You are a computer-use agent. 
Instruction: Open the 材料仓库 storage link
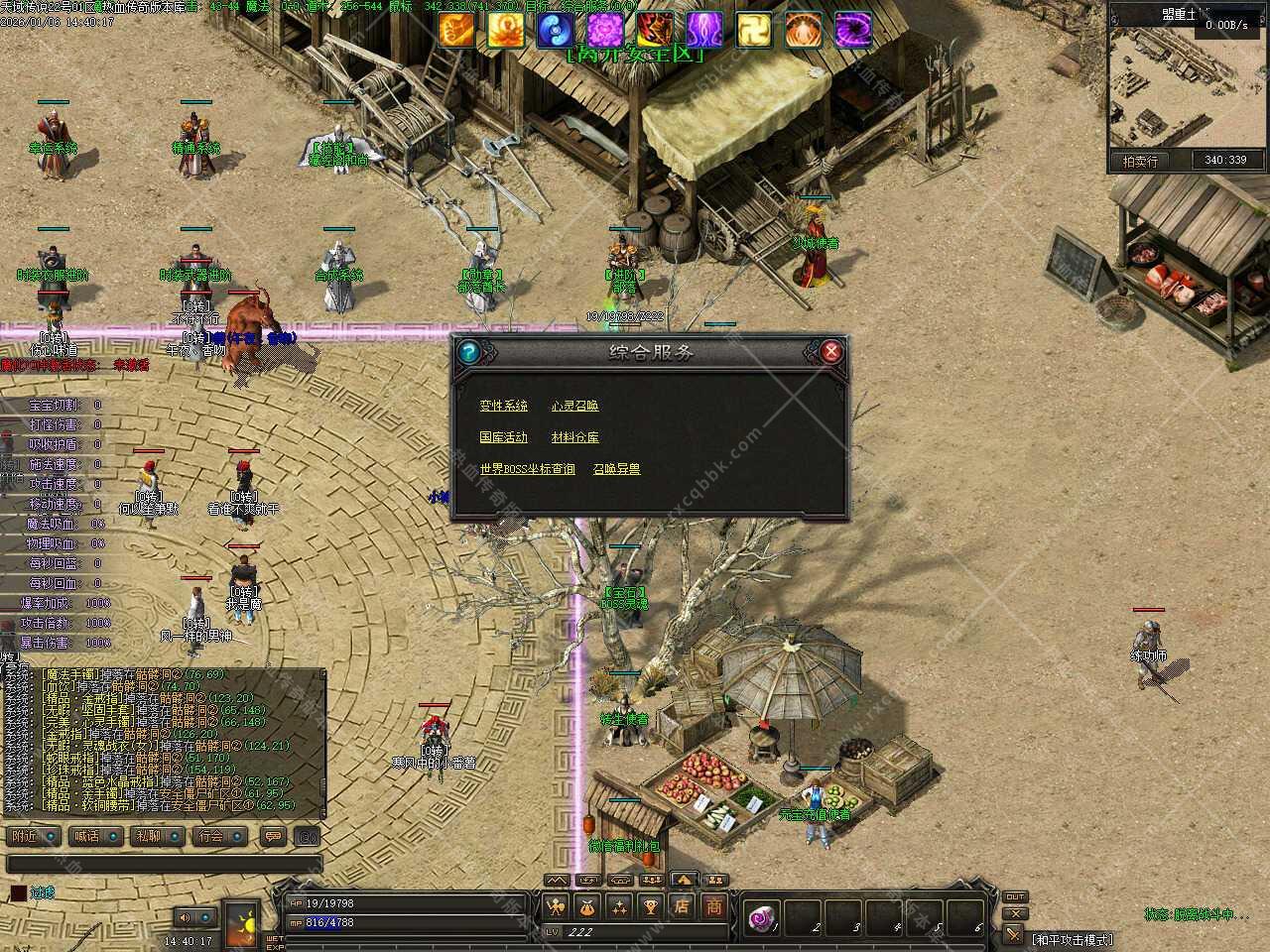[x=575, y=437]
